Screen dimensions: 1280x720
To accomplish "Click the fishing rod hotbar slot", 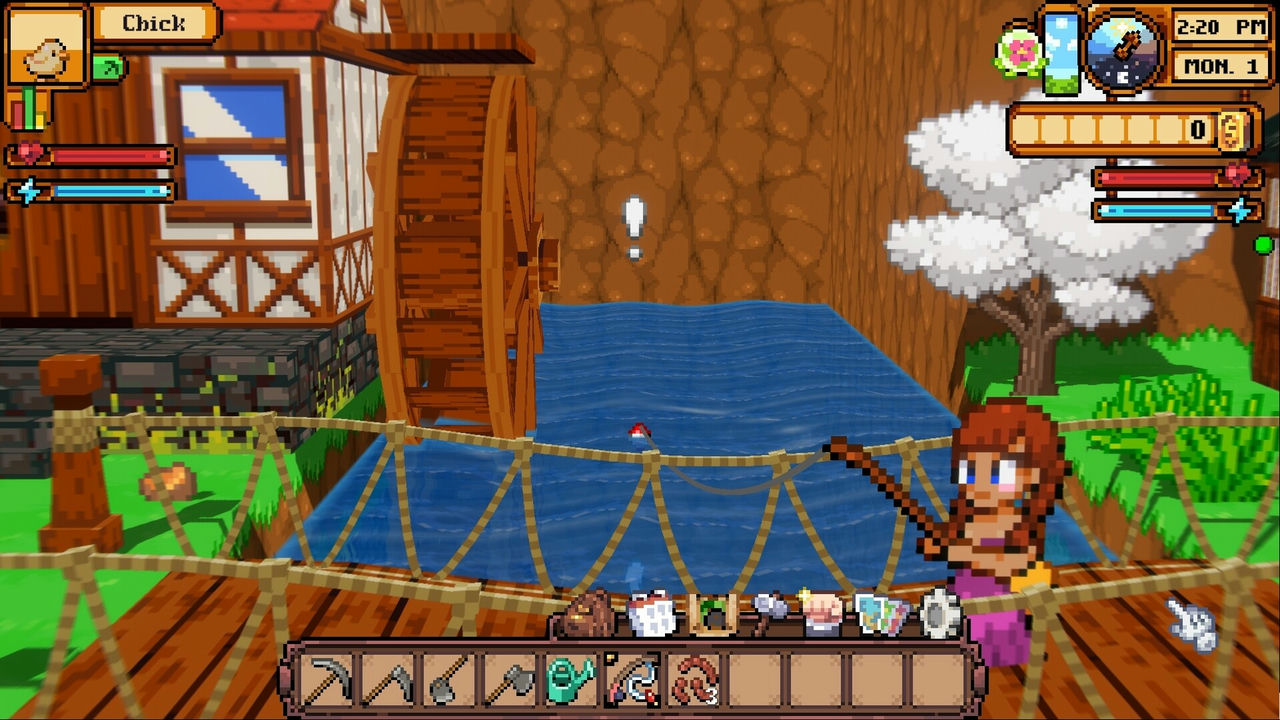I will (x=631, y=680).
